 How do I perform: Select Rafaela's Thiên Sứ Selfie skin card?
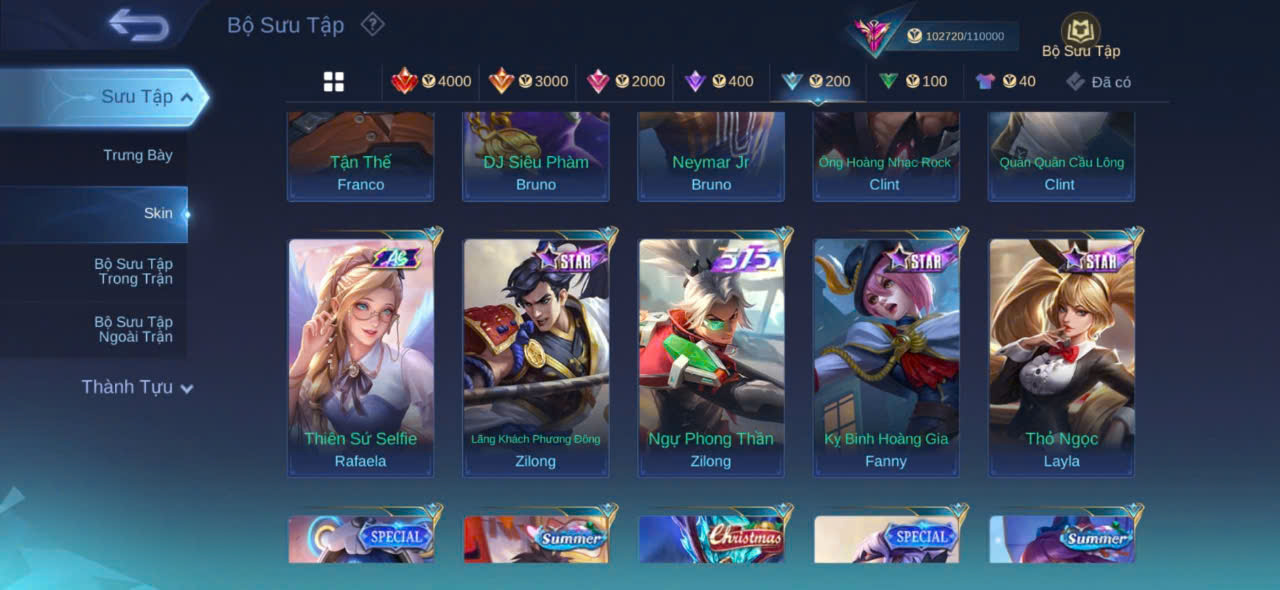point(361,357)
